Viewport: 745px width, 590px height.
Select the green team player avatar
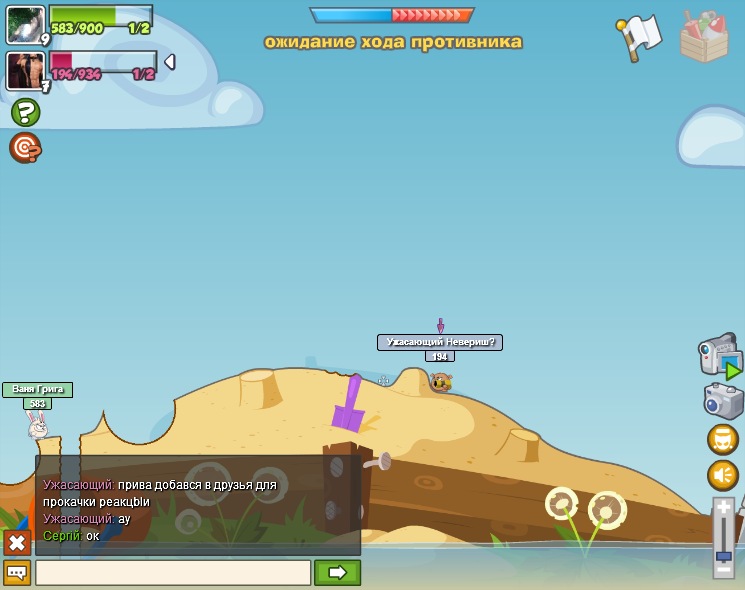(24, 24)
